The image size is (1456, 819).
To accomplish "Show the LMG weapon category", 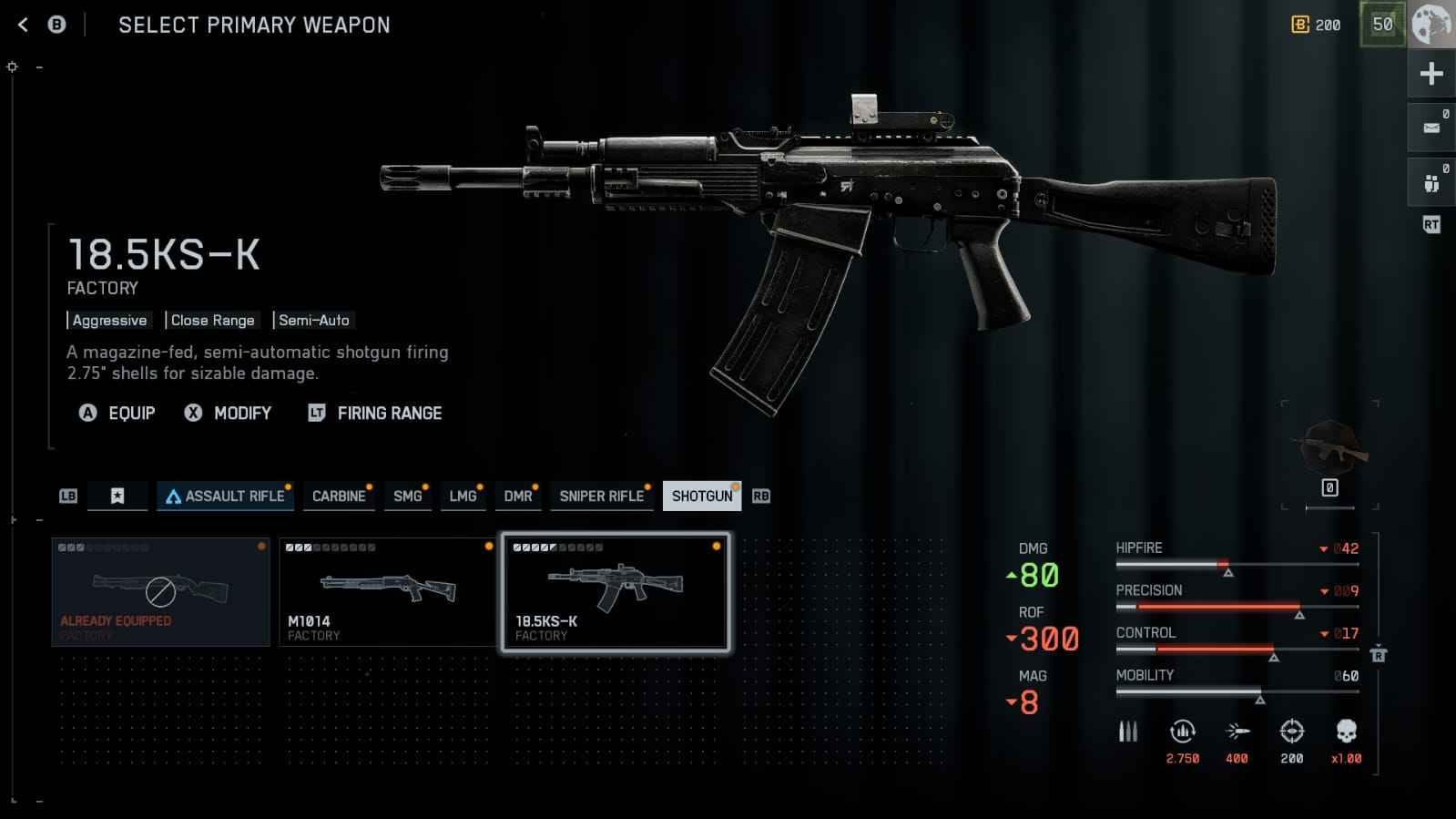I will [x=463, y=496].
